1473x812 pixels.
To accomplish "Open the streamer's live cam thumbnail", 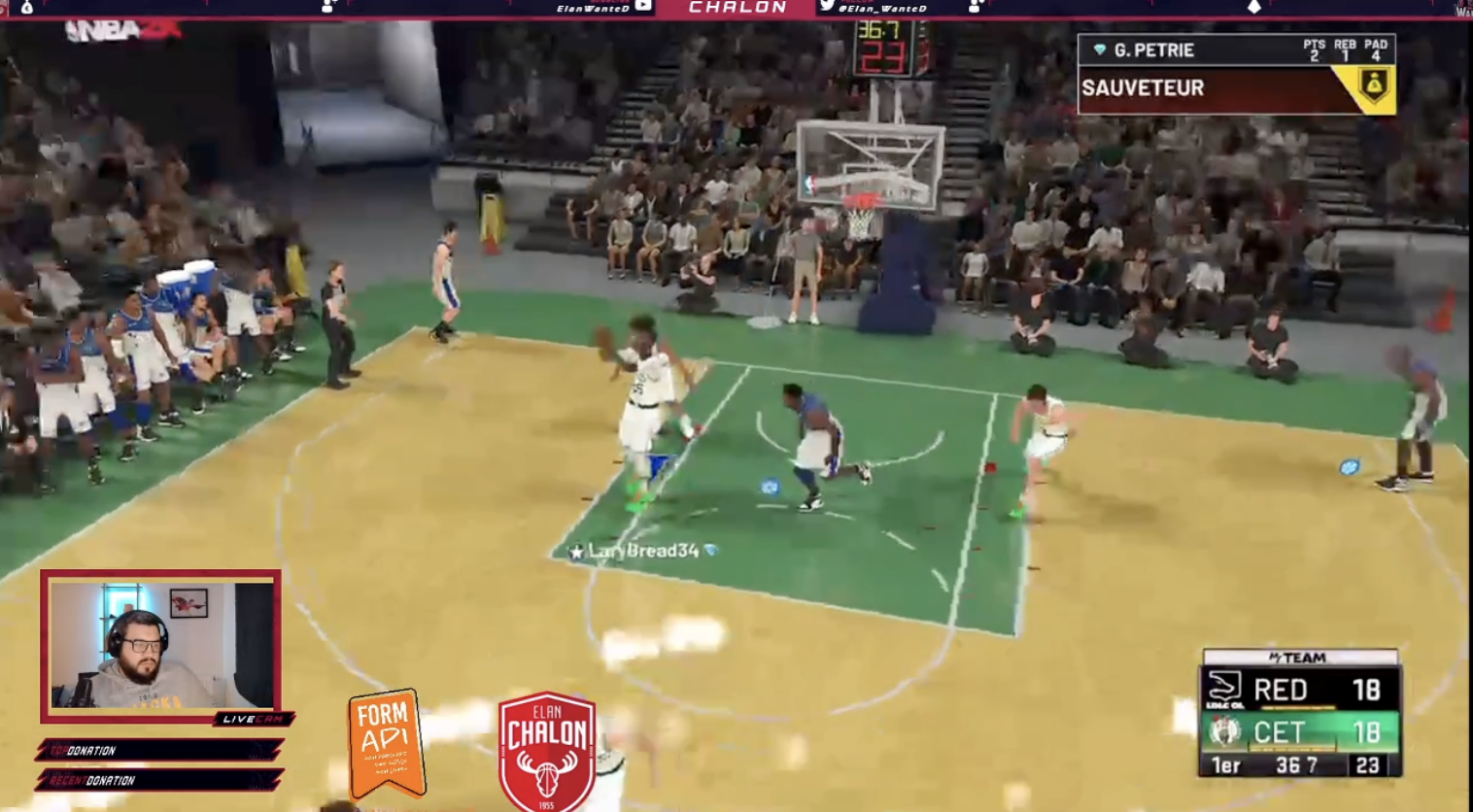I will (161, 645).
